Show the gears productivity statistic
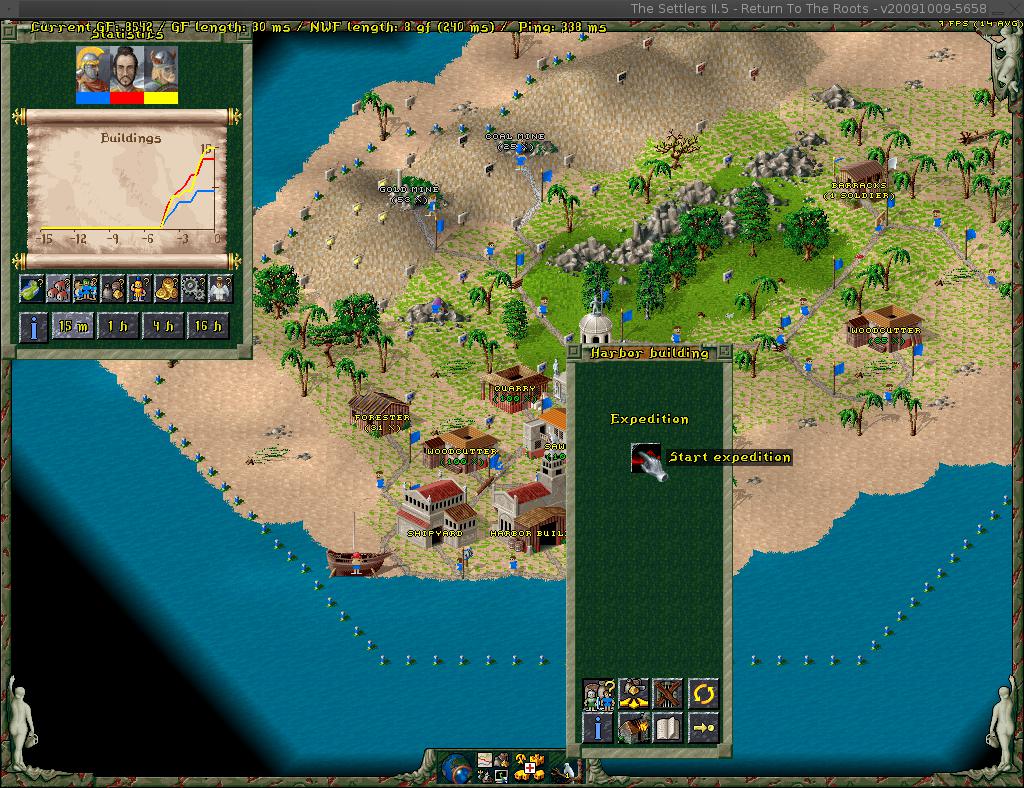The image size is (1024, 788). tap(192, 289)
